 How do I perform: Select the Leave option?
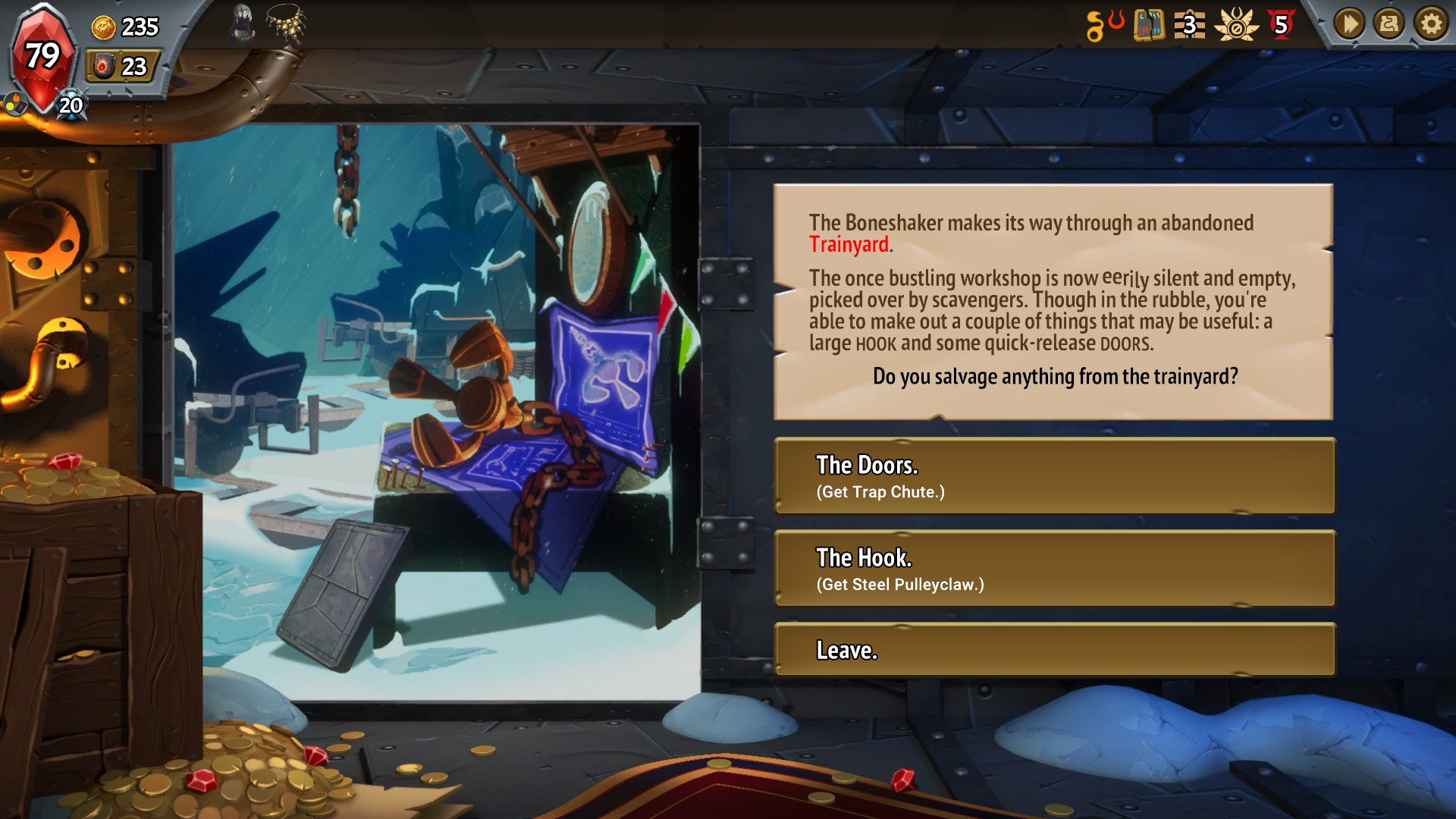(1054, 650)
